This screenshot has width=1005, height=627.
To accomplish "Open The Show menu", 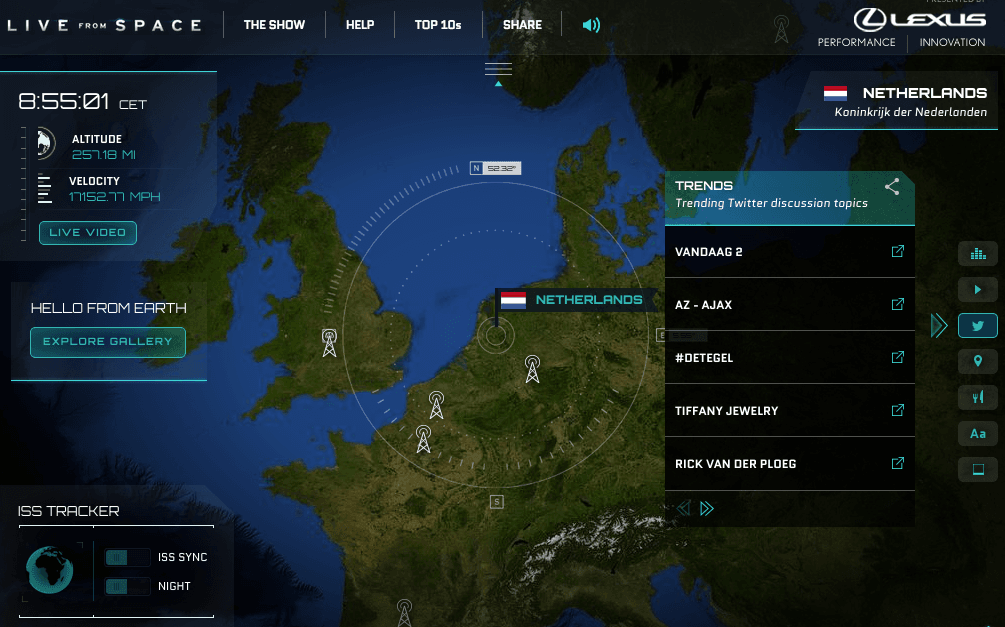I will tap(274, 25).
